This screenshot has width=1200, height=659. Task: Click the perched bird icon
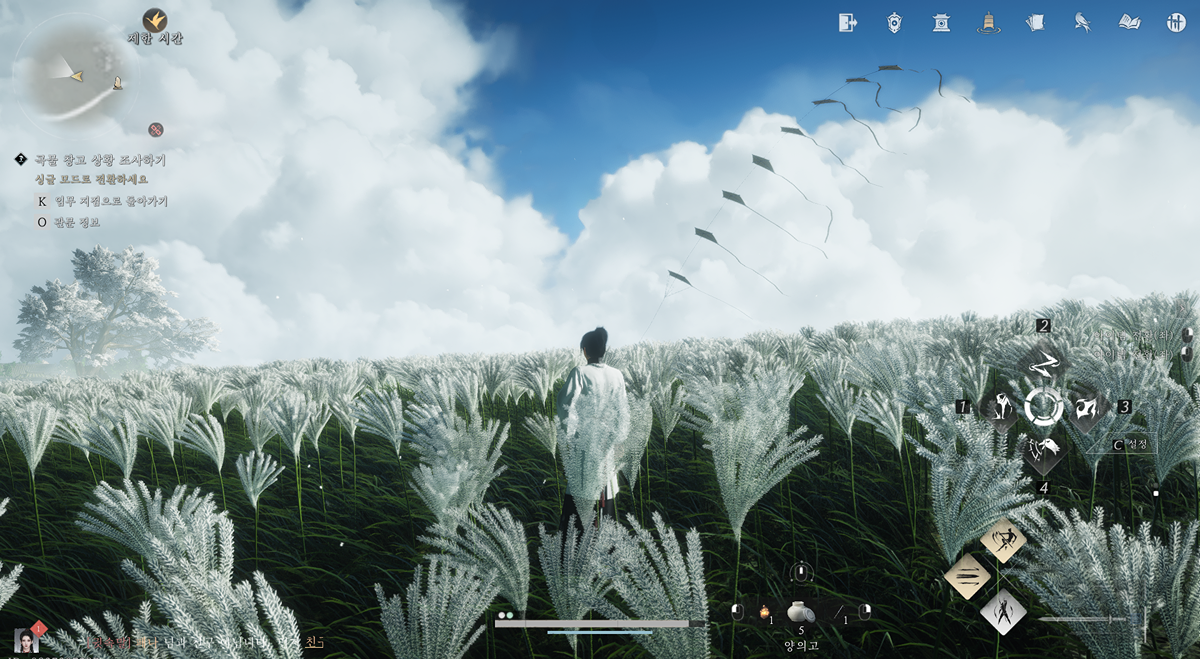coord(1082,22)
